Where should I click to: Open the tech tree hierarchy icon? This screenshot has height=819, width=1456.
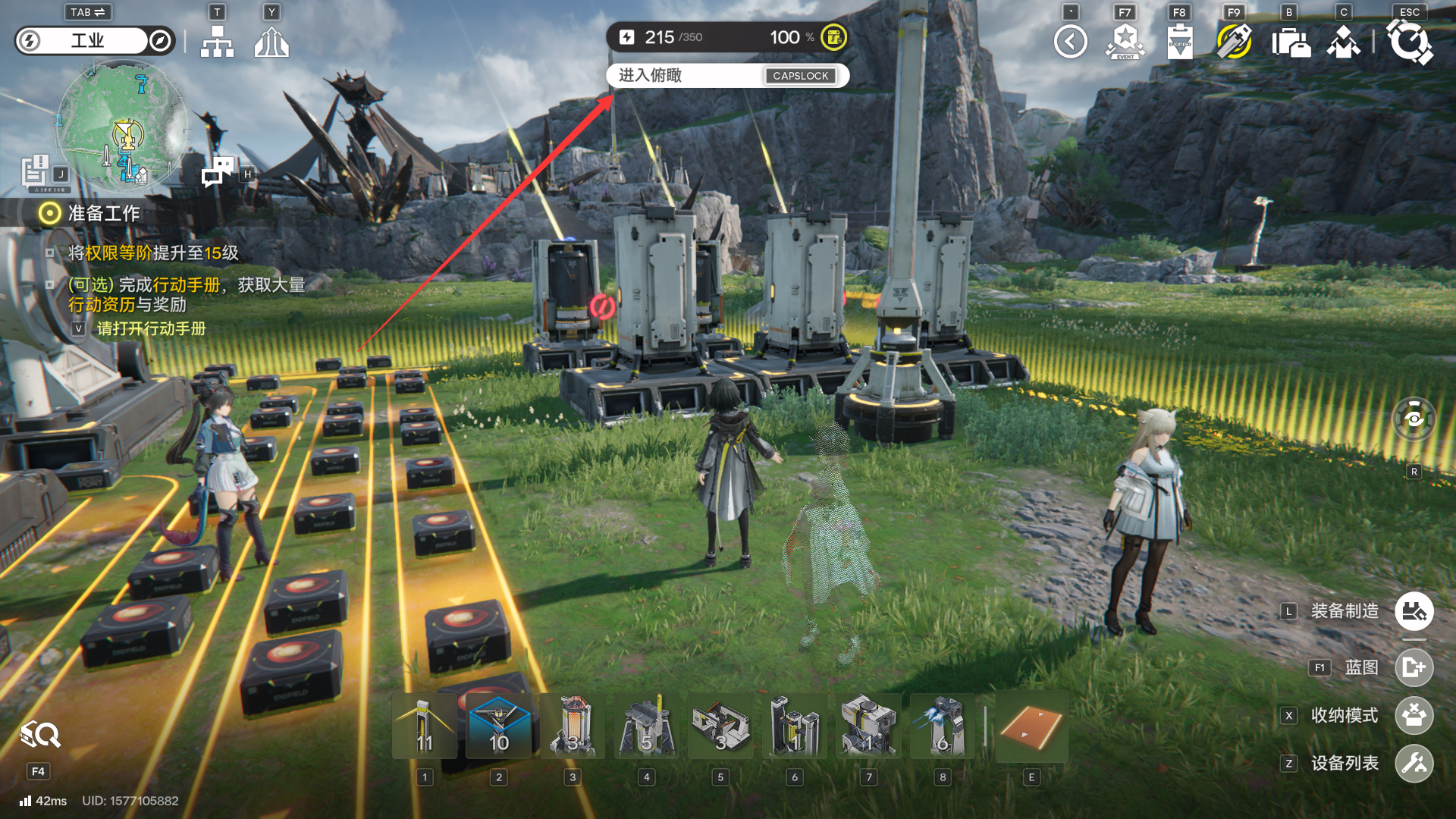click(x=217, y=42)
